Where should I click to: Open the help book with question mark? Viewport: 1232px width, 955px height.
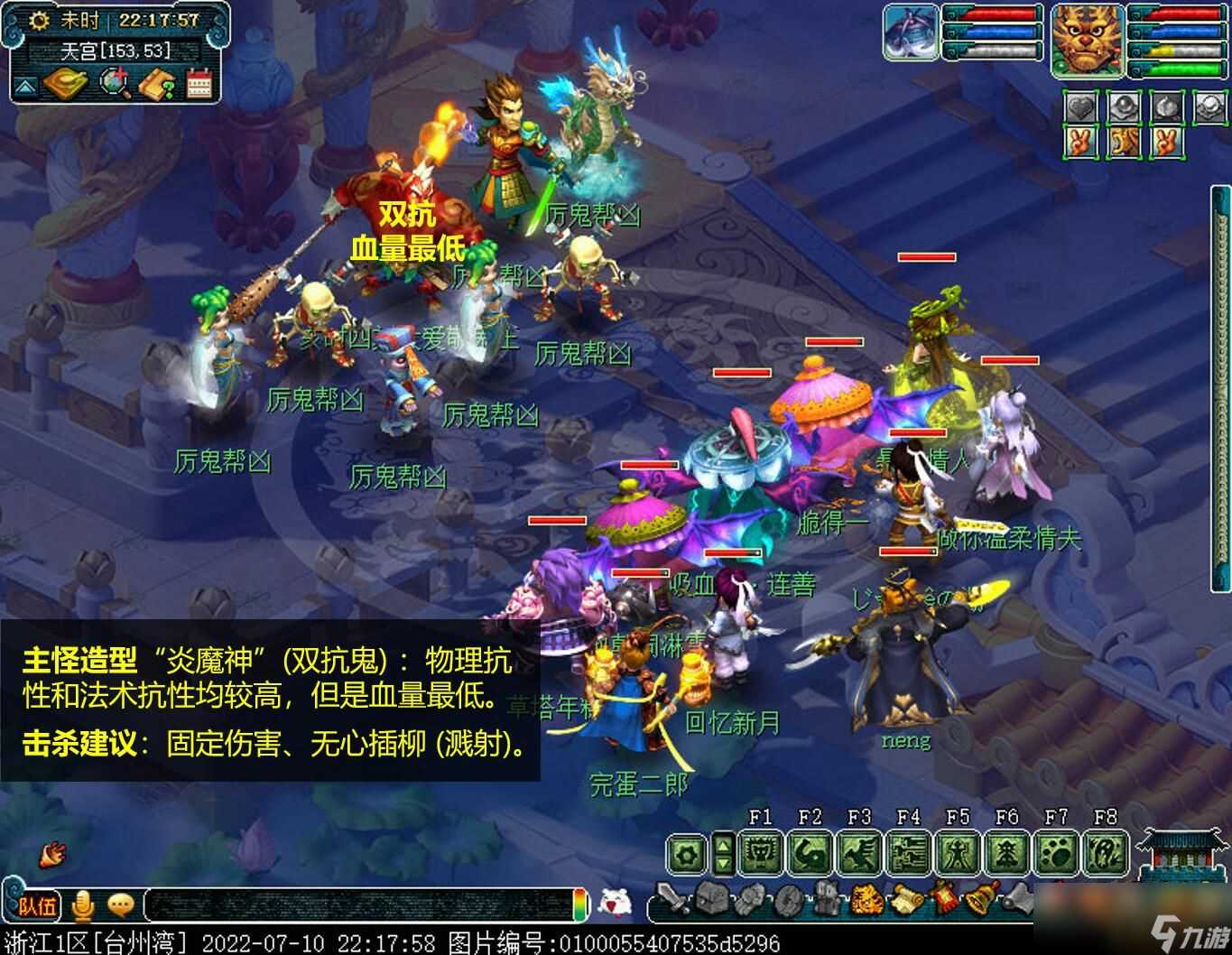tap(157, 85)
